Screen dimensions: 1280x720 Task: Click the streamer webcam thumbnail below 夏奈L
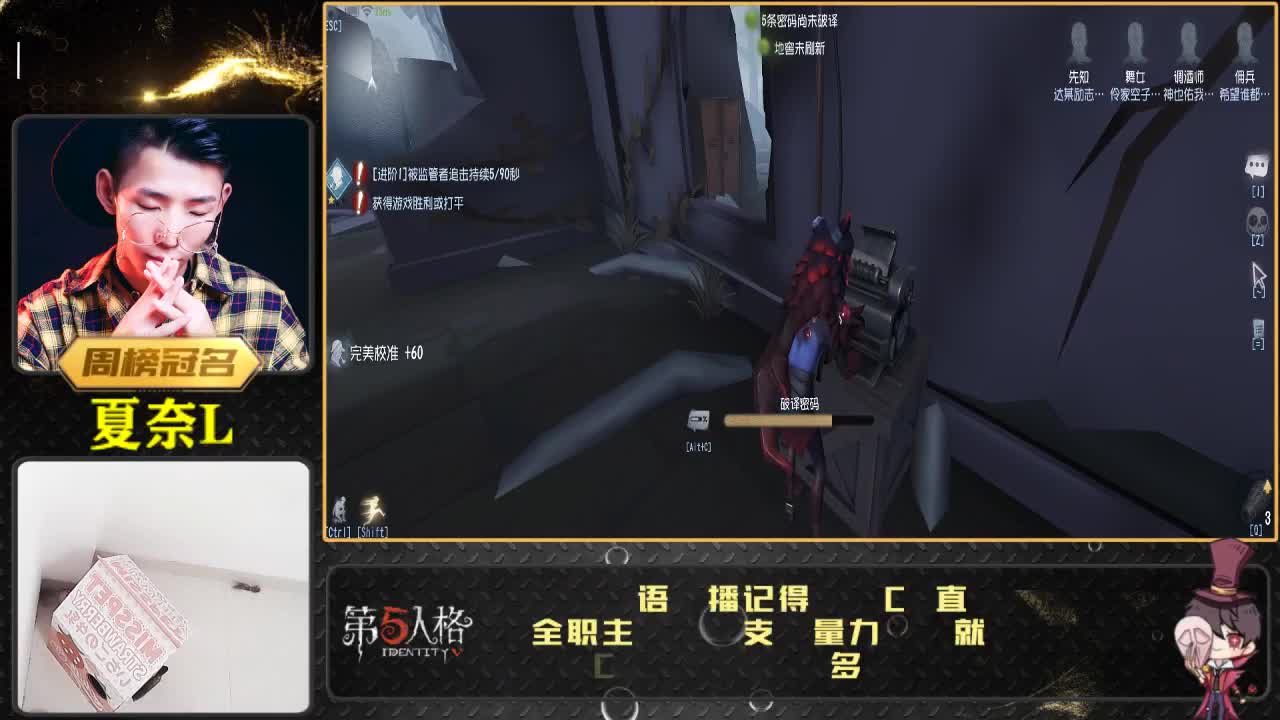pos(160,585)
